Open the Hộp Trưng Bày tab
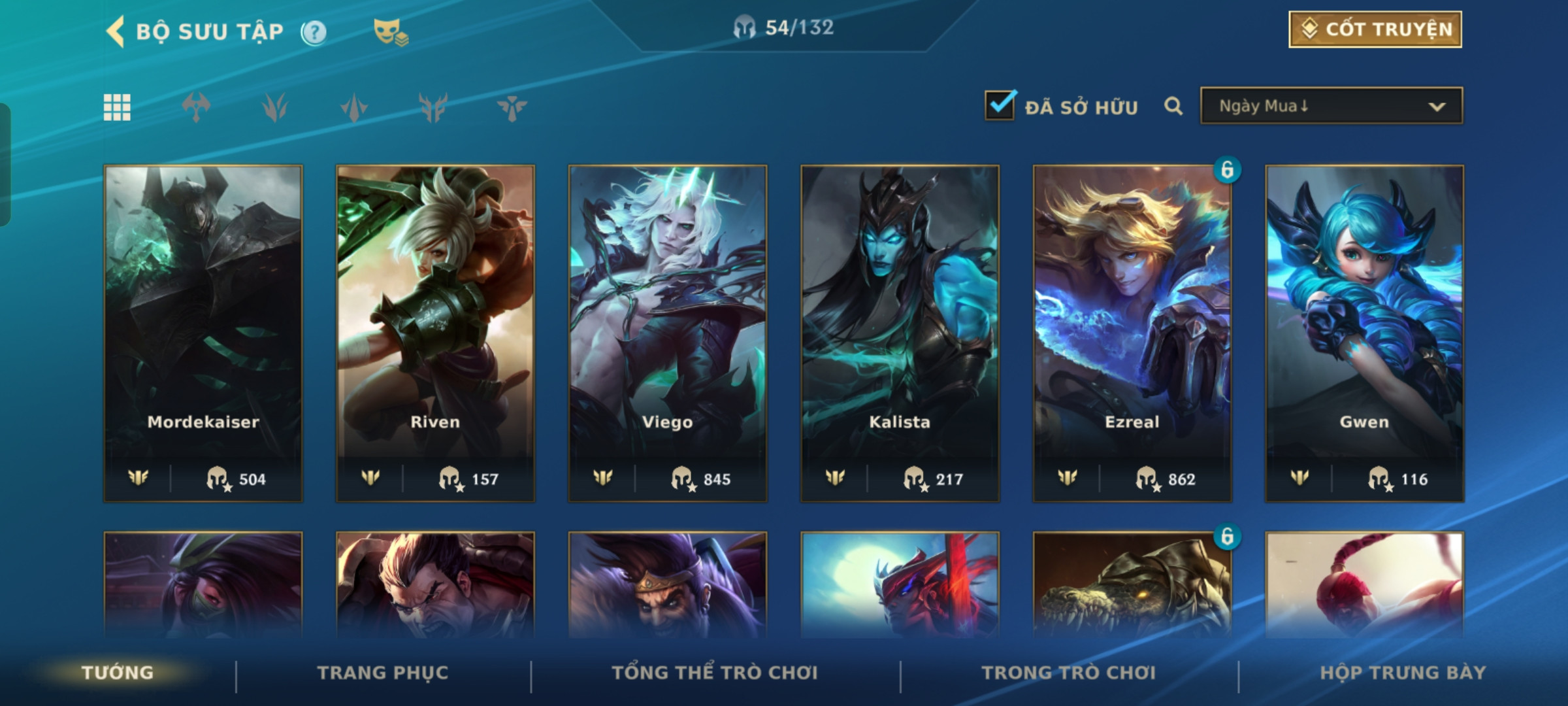Screen dimensions: 1568x706 click(x=1403, y=673)
